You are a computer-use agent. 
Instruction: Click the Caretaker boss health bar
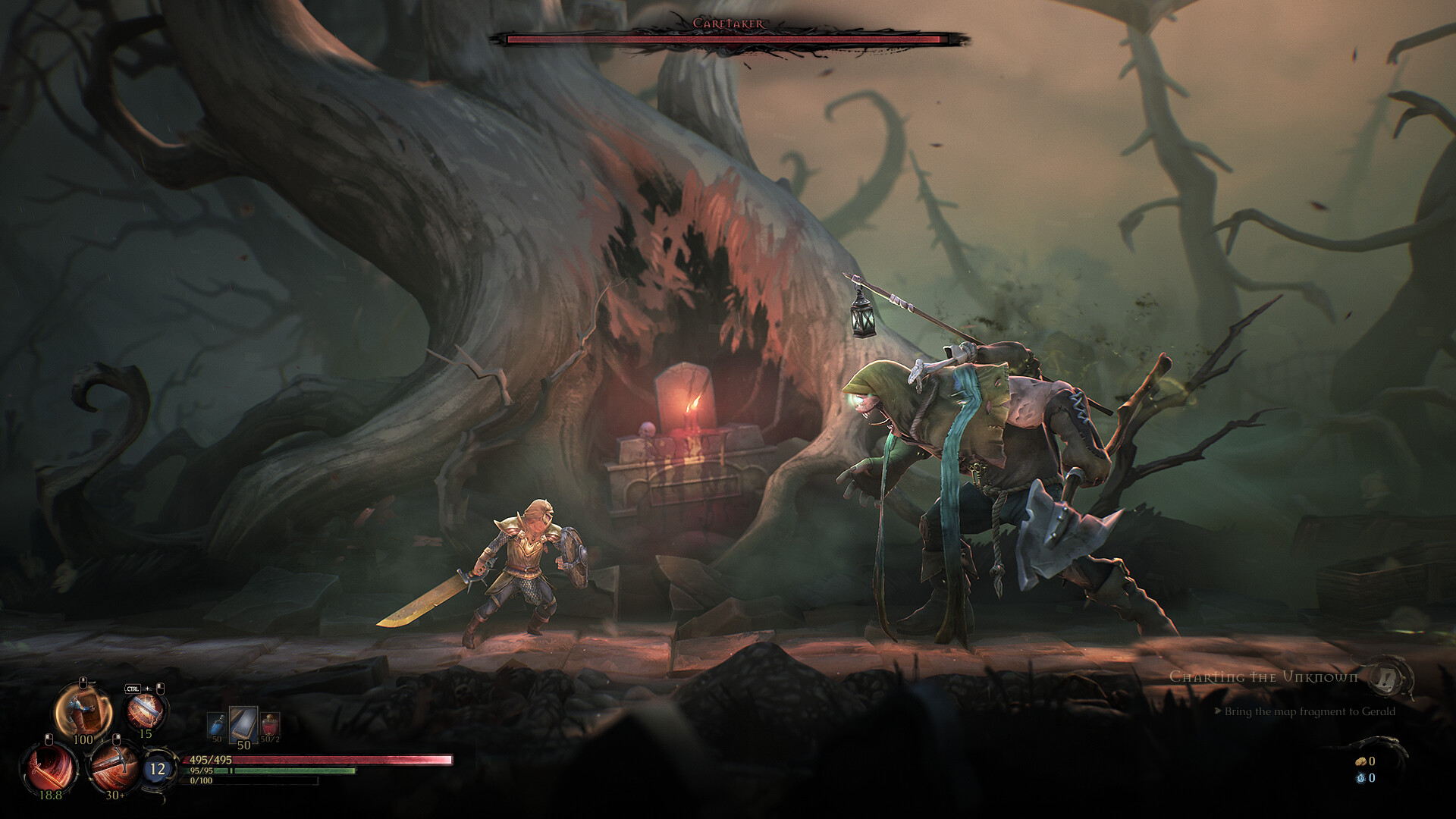coord(726,36)
